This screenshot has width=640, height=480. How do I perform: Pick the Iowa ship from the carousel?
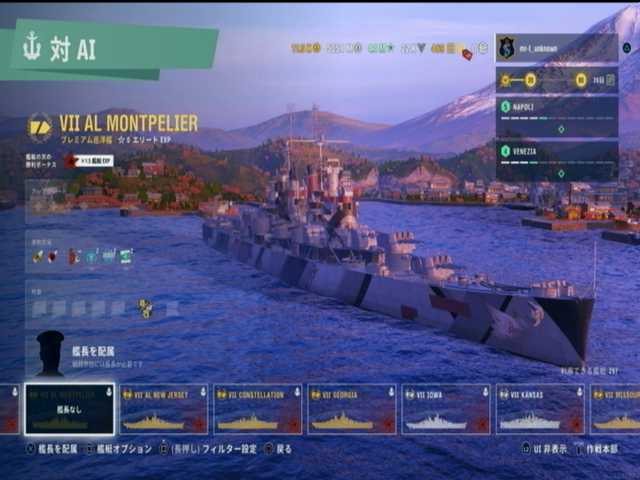(x=445, y=409)
